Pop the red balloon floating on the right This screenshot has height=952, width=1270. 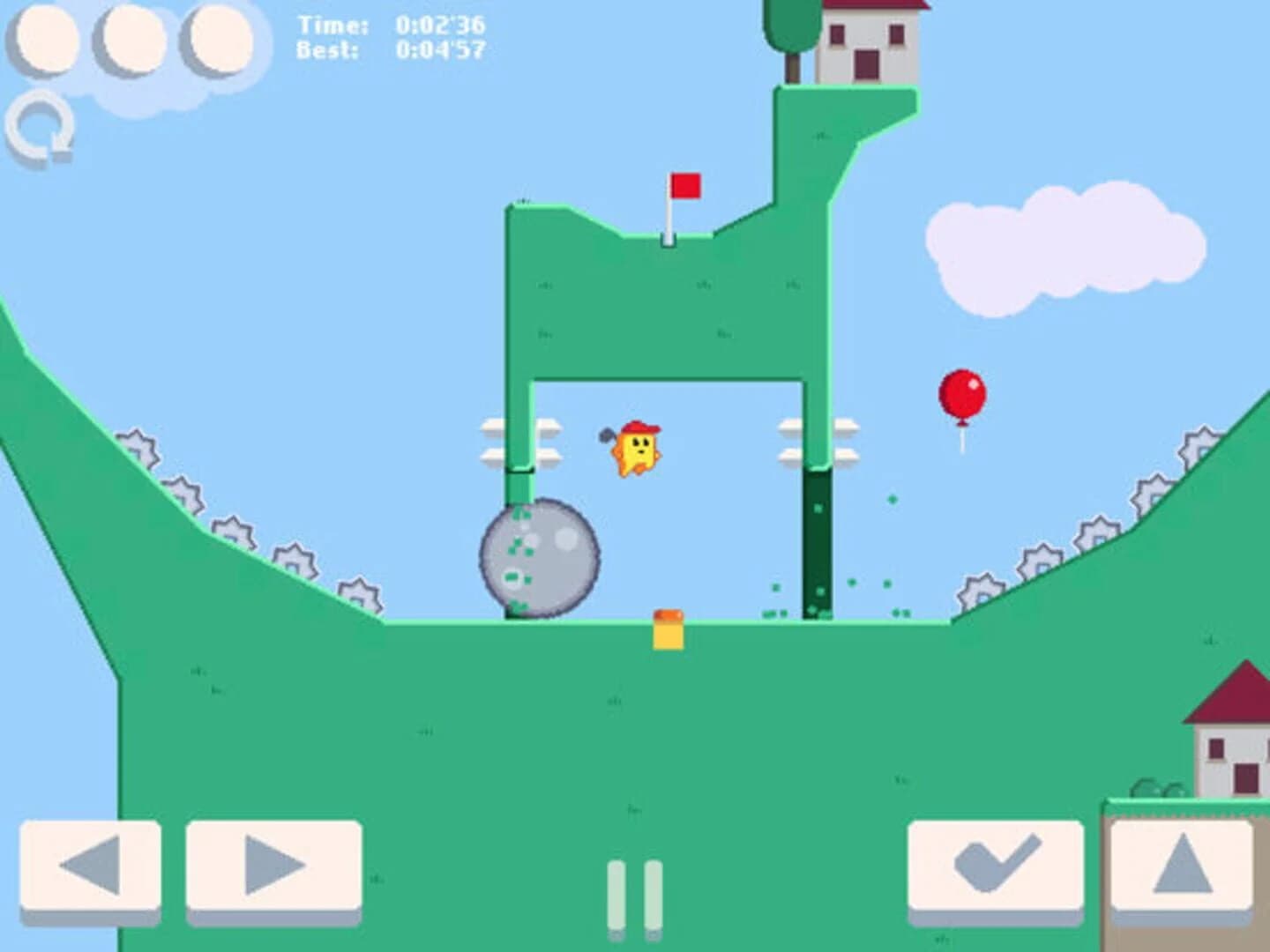coord(962,394)
